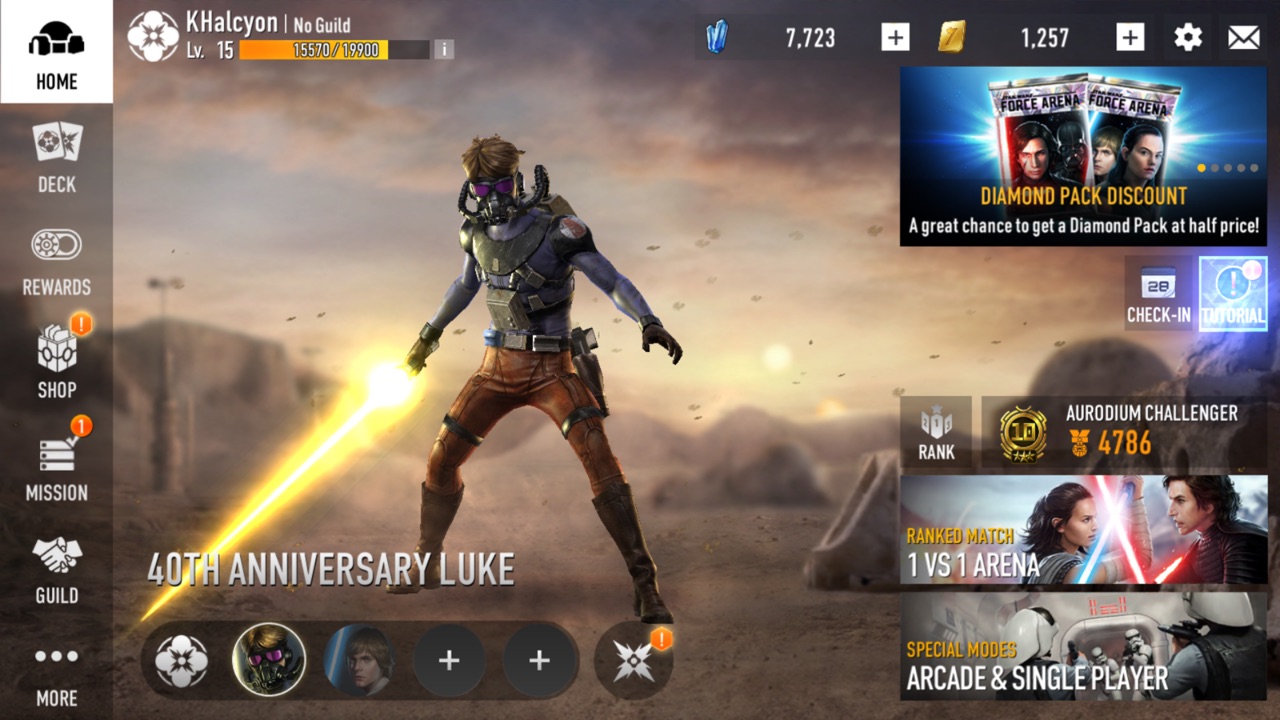Select the Home tab
1280x720 pixels.
coord(56,52)
